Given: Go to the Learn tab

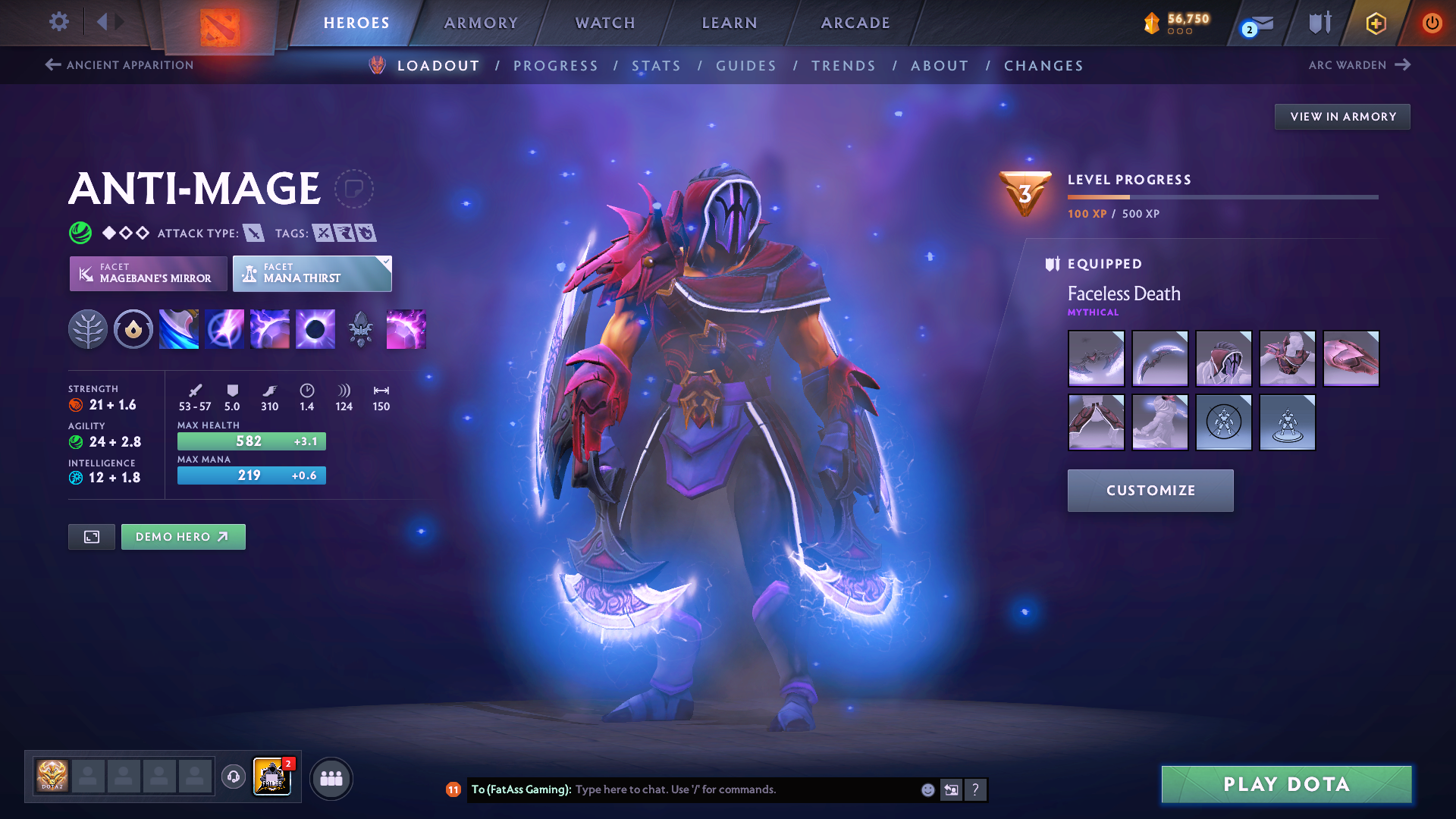Looking at the screenshot, I should [730, 23].
